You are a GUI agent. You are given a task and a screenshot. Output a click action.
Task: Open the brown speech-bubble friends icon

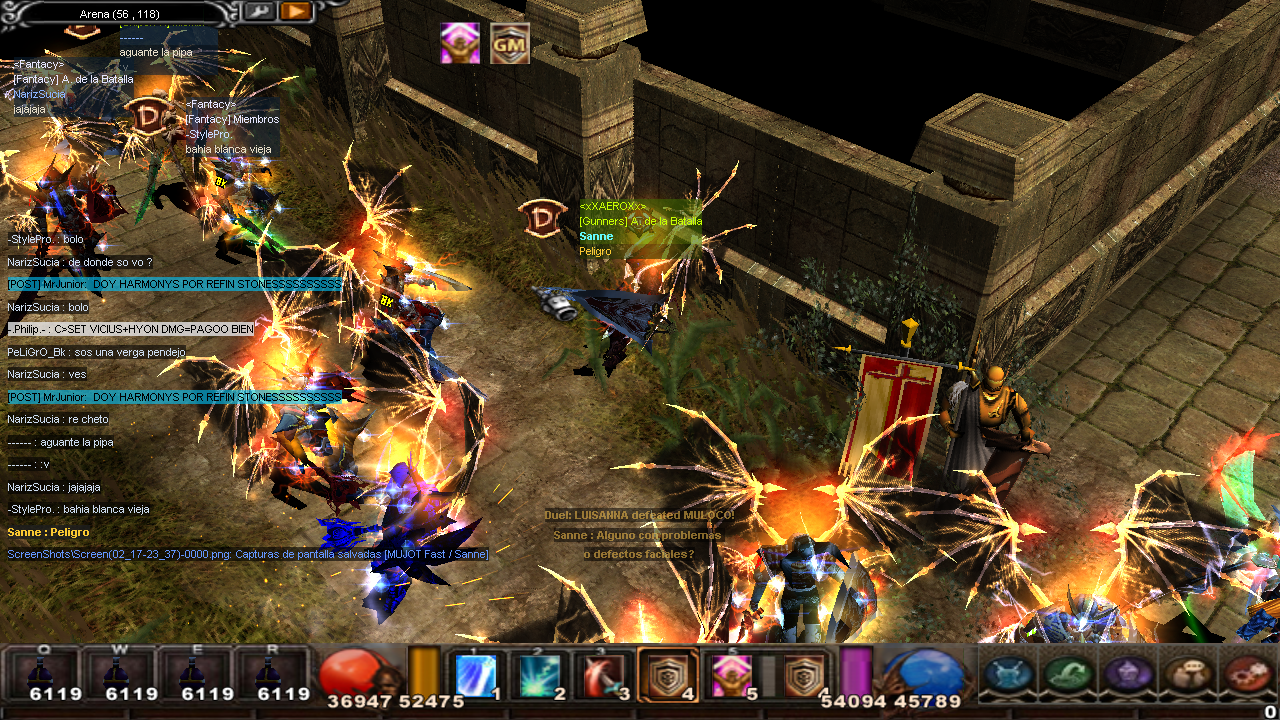pos(1189,675)
